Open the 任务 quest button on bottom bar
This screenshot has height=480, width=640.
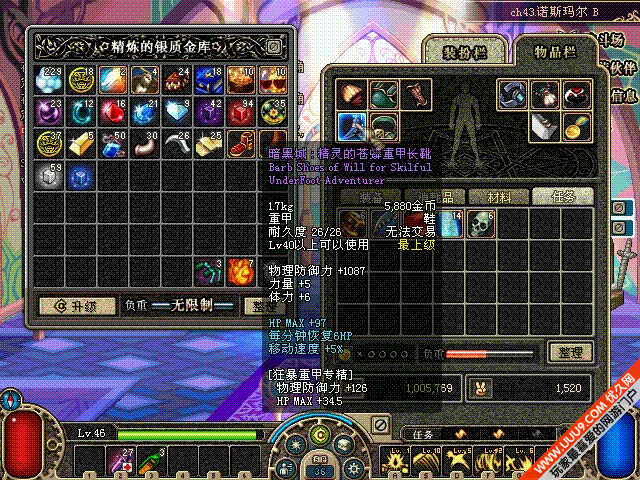tap(422, 433)
